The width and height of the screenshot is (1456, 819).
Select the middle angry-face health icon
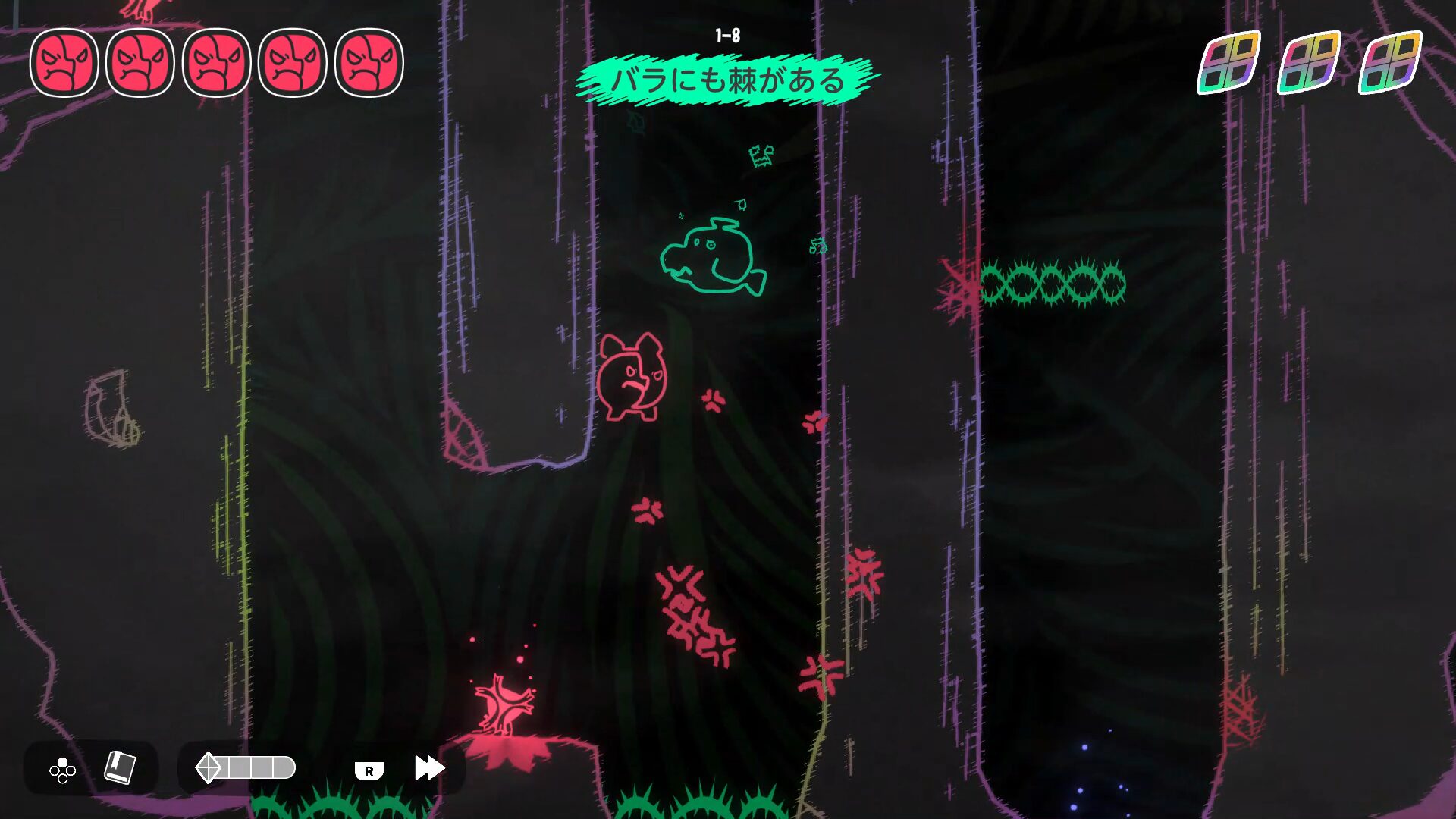(215, 63)
